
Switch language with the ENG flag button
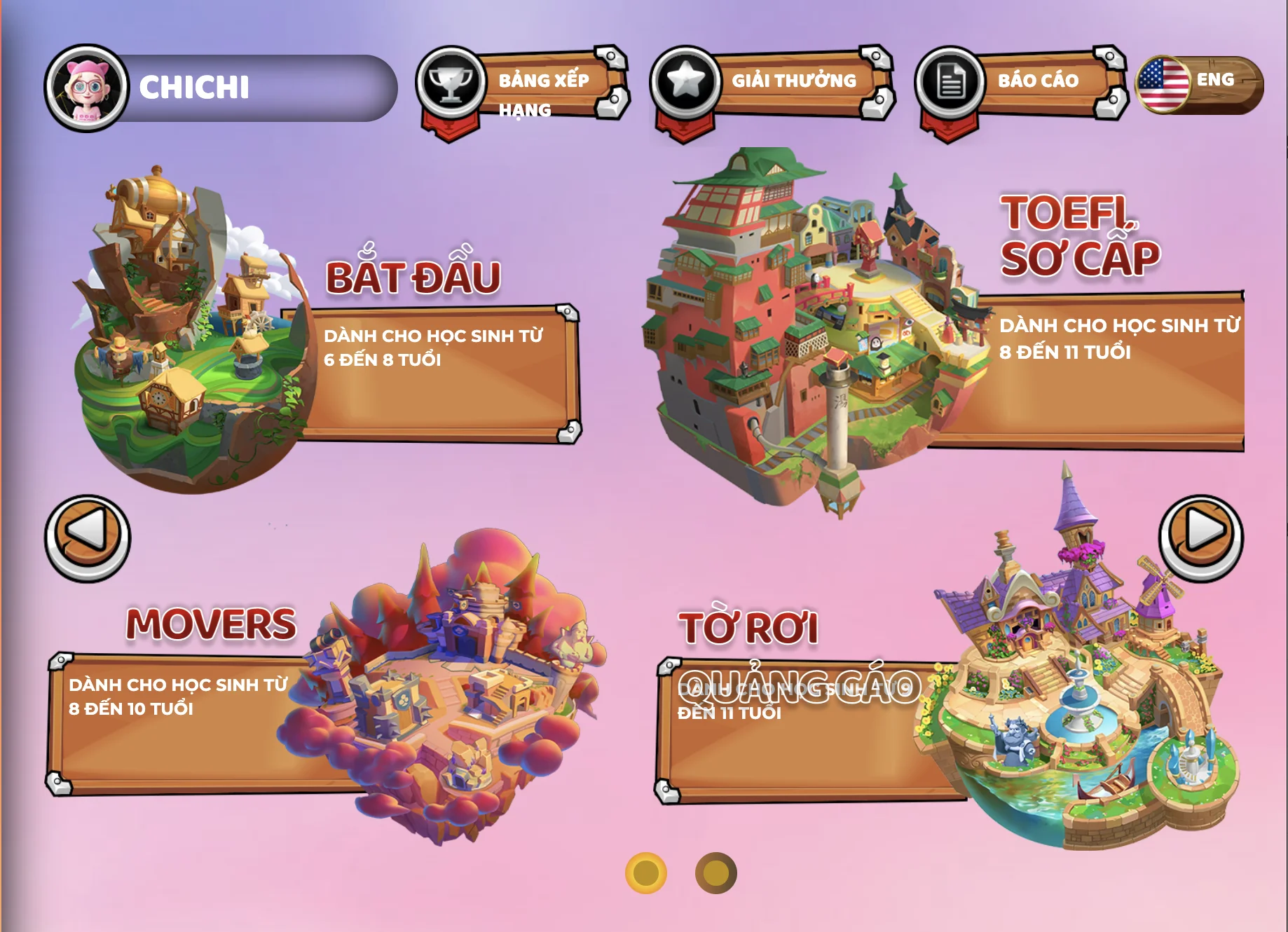[1199, 84]
